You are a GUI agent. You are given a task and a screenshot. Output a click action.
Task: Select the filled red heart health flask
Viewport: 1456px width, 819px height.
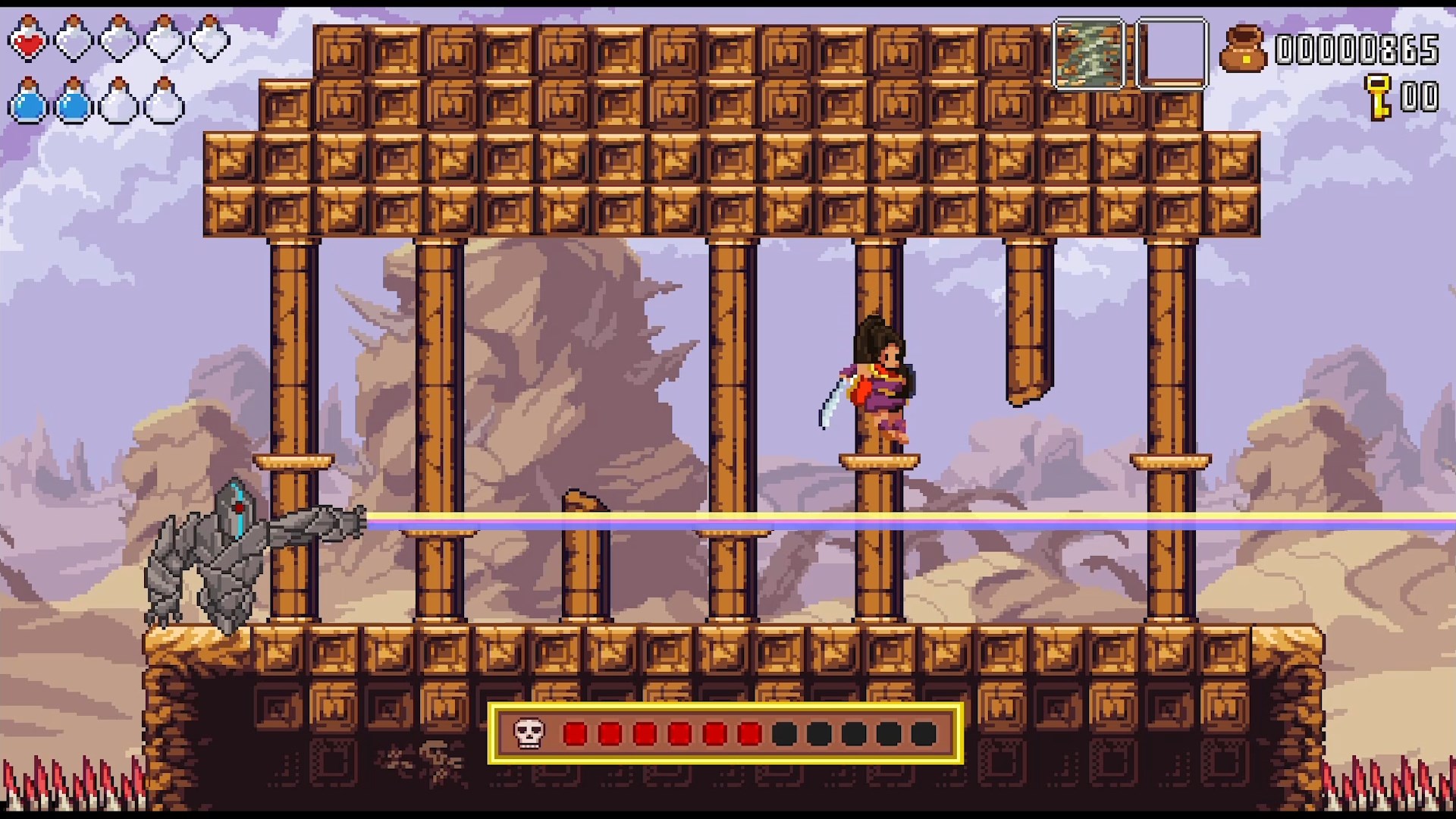coord(28,40)
